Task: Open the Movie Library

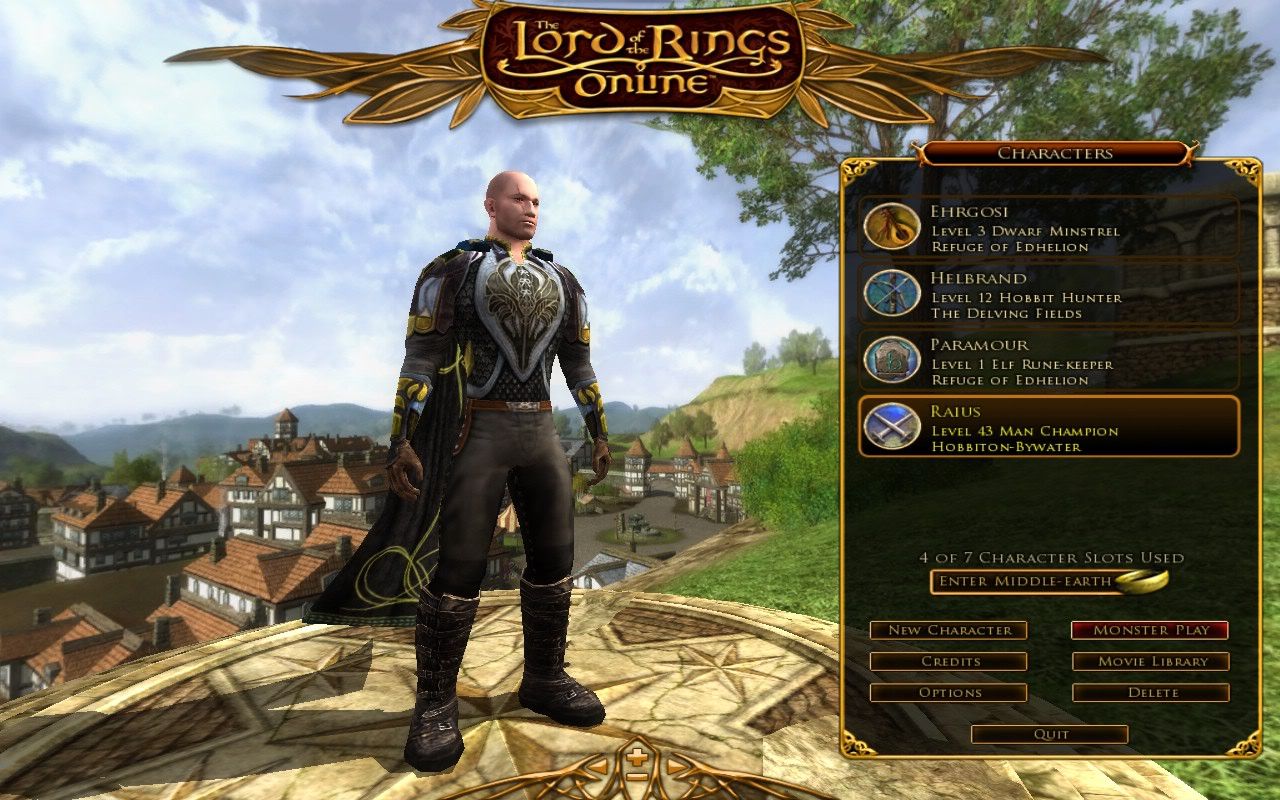Action: [x=1151, y=661]
